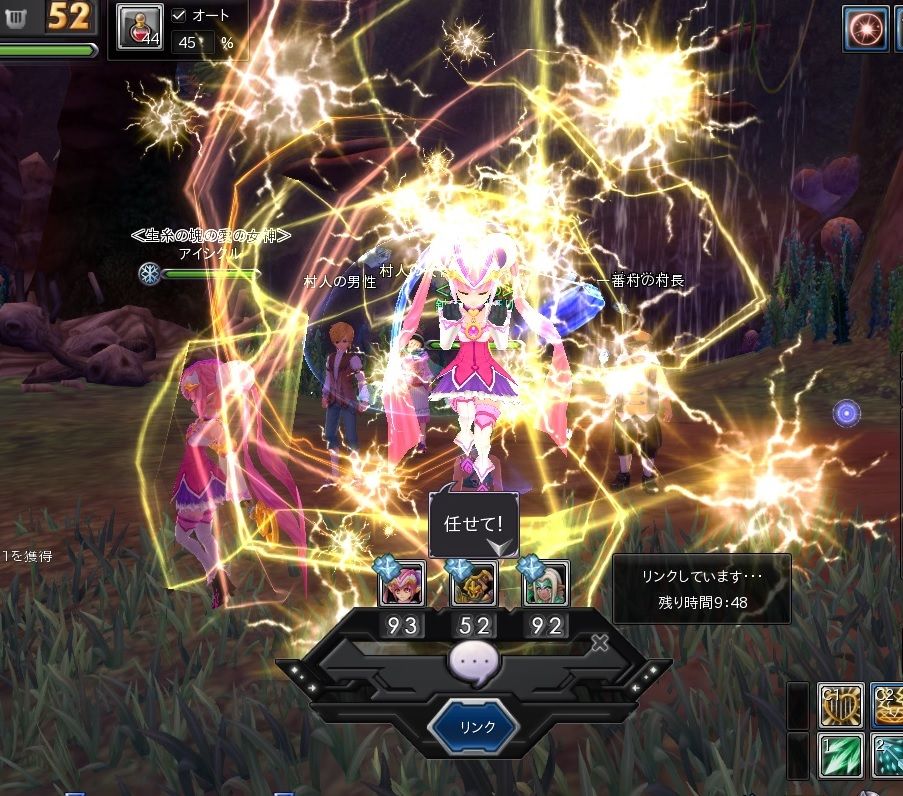Image resolution: width=903 pixels, height=796 pixels.
Task: Activate the green slash skill in slot 1
Action: (x=841, y=754)
